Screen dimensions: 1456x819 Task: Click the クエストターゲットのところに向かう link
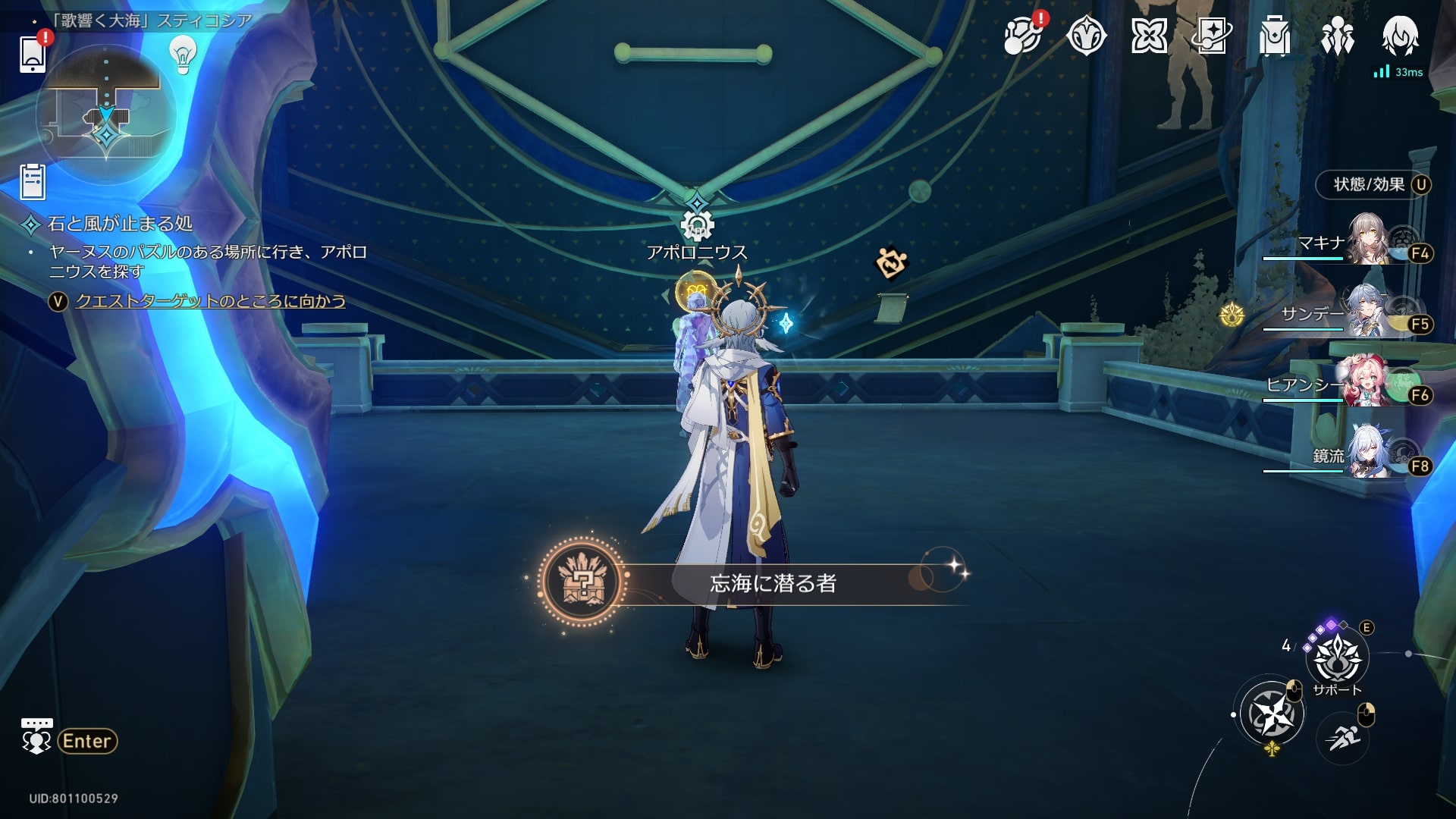[210, 301]
